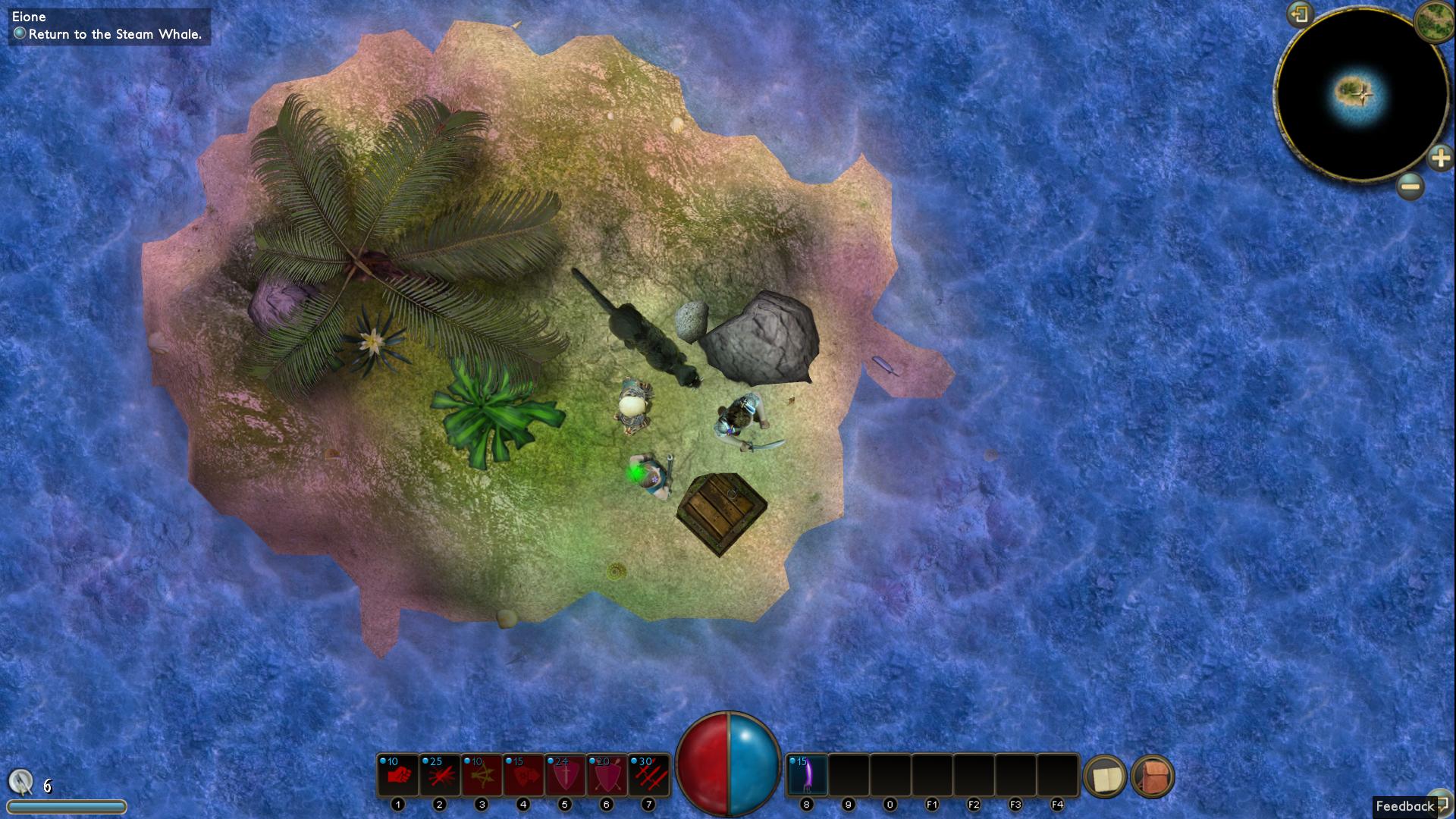Open the journal book button
The image size is (1456, 819).
1106,777
